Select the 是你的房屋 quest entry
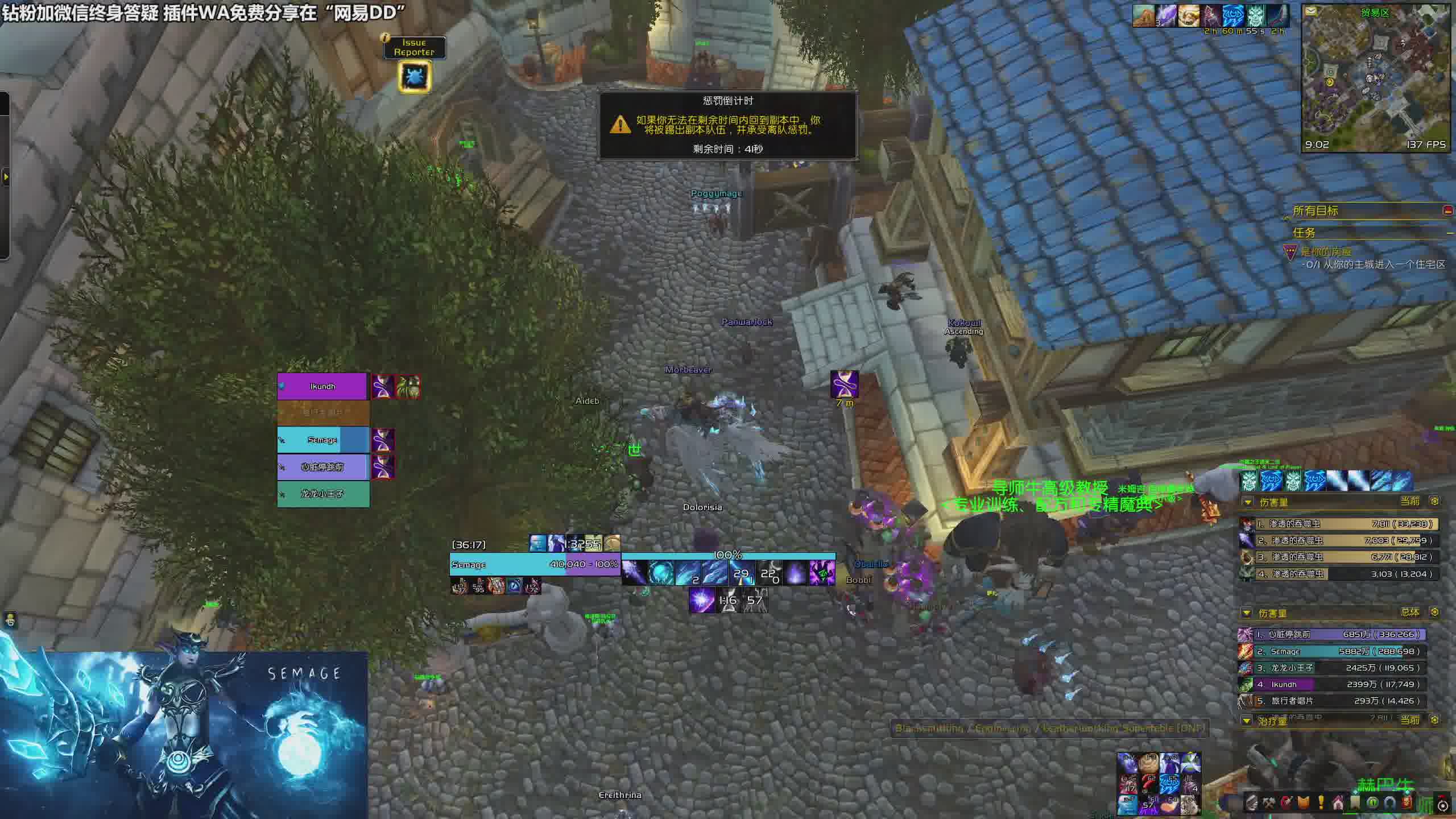The height and width of the screenshot is (819, 1456). coord(1325,252)
